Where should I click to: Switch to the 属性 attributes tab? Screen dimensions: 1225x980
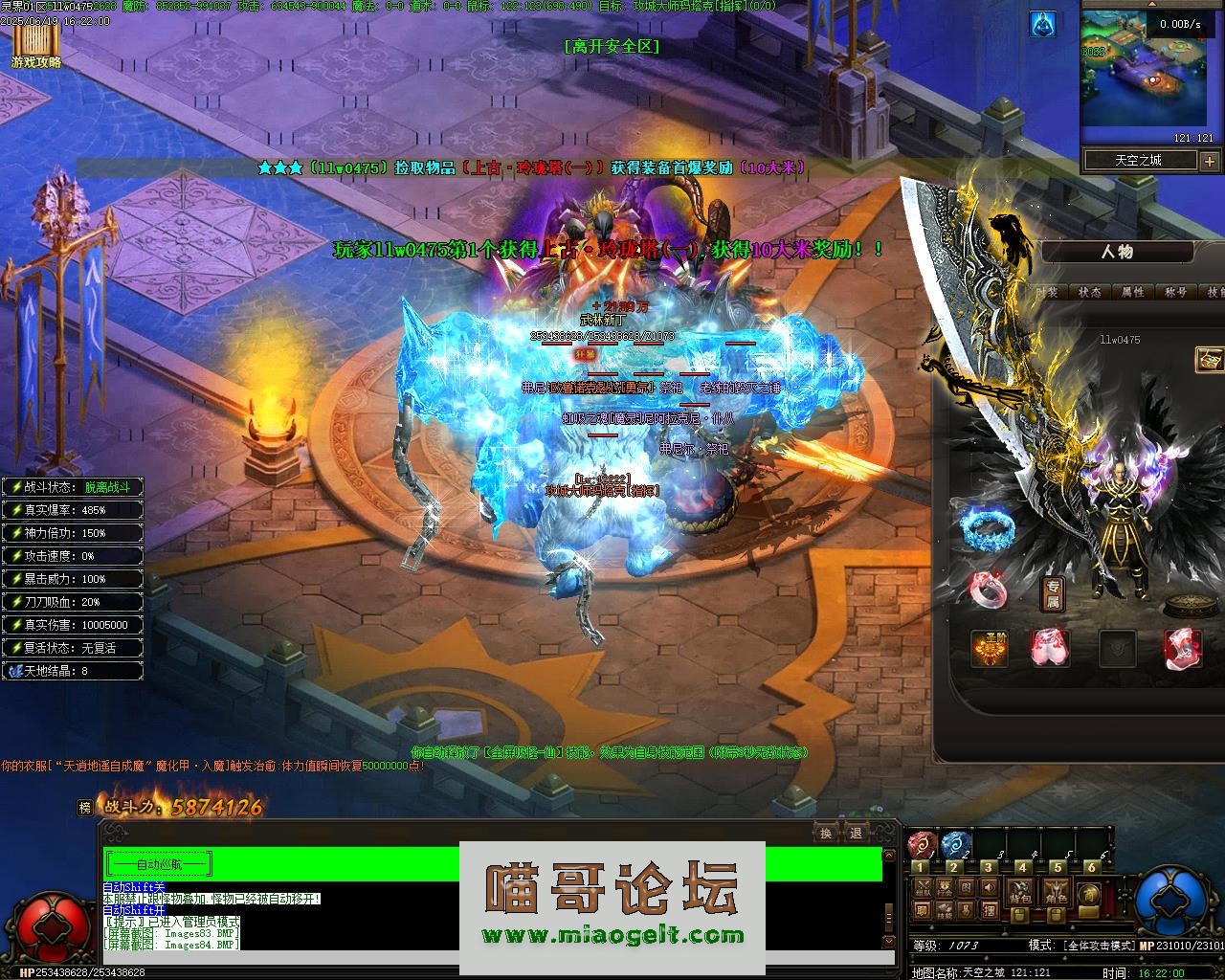click(x=1133, y=292)
